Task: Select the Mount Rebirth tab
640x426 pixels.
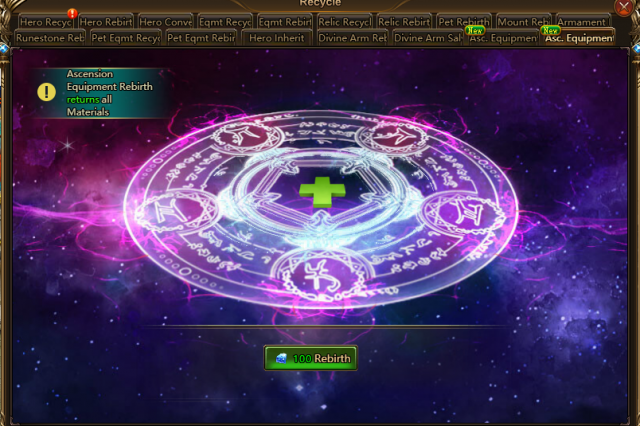Action: point(523,22)
